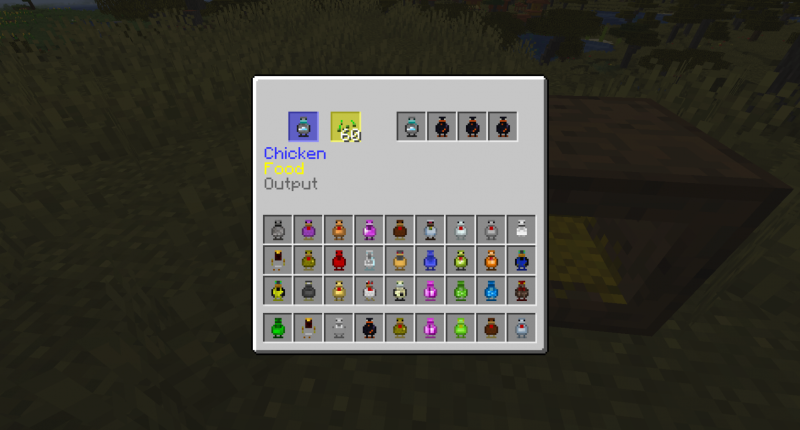Select the solid red chicken in the inventory
The image size is (800, 430).
[x=339, y=260]
